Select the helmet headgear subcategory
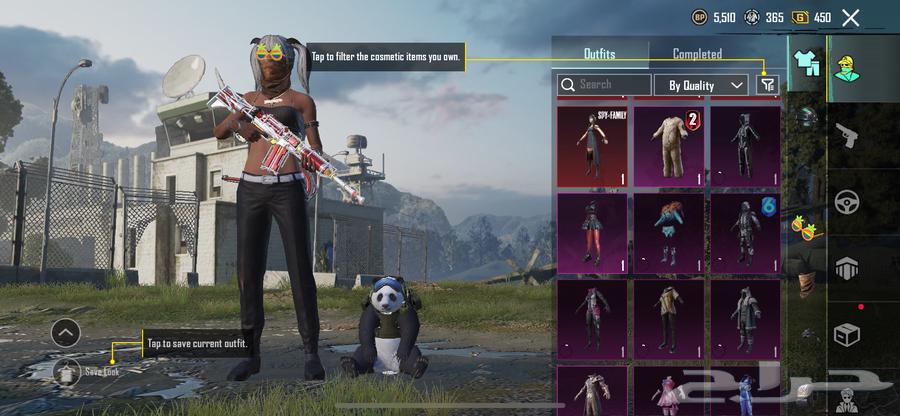This screenshot has width=900, height=416. coord(806,117)
